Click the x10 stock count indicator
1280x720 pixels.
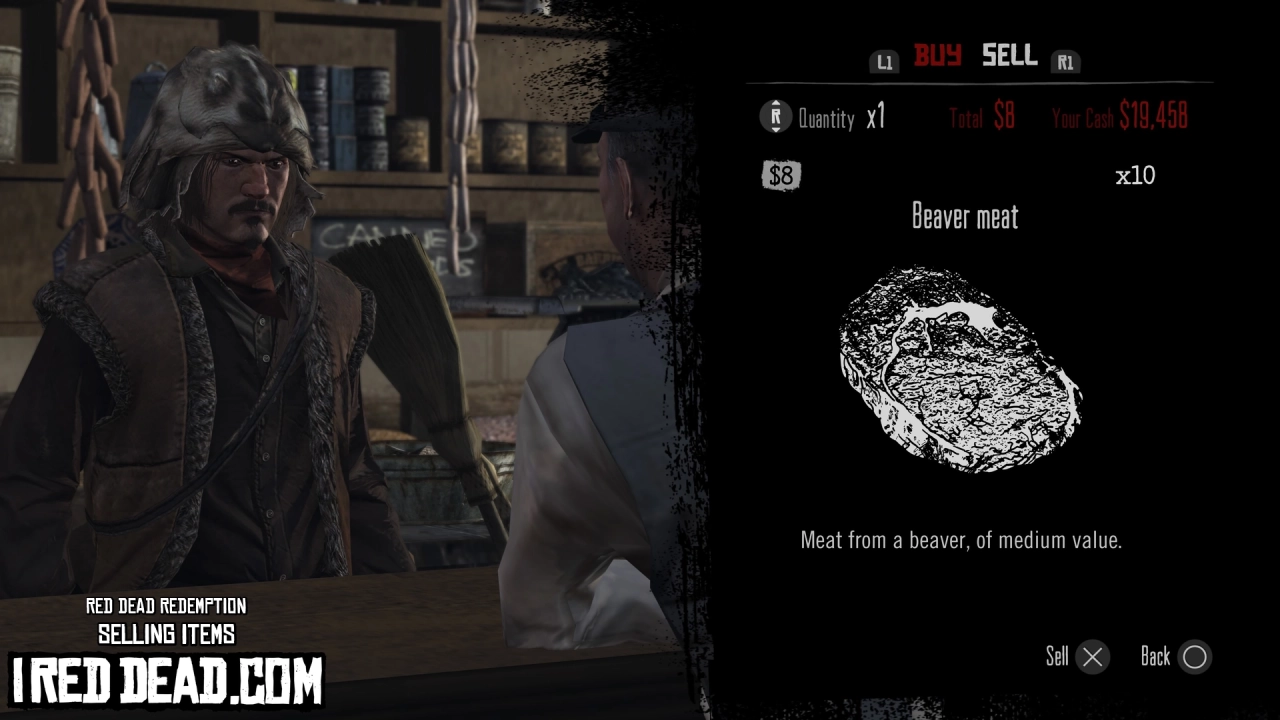click(x=1136, y=176)
